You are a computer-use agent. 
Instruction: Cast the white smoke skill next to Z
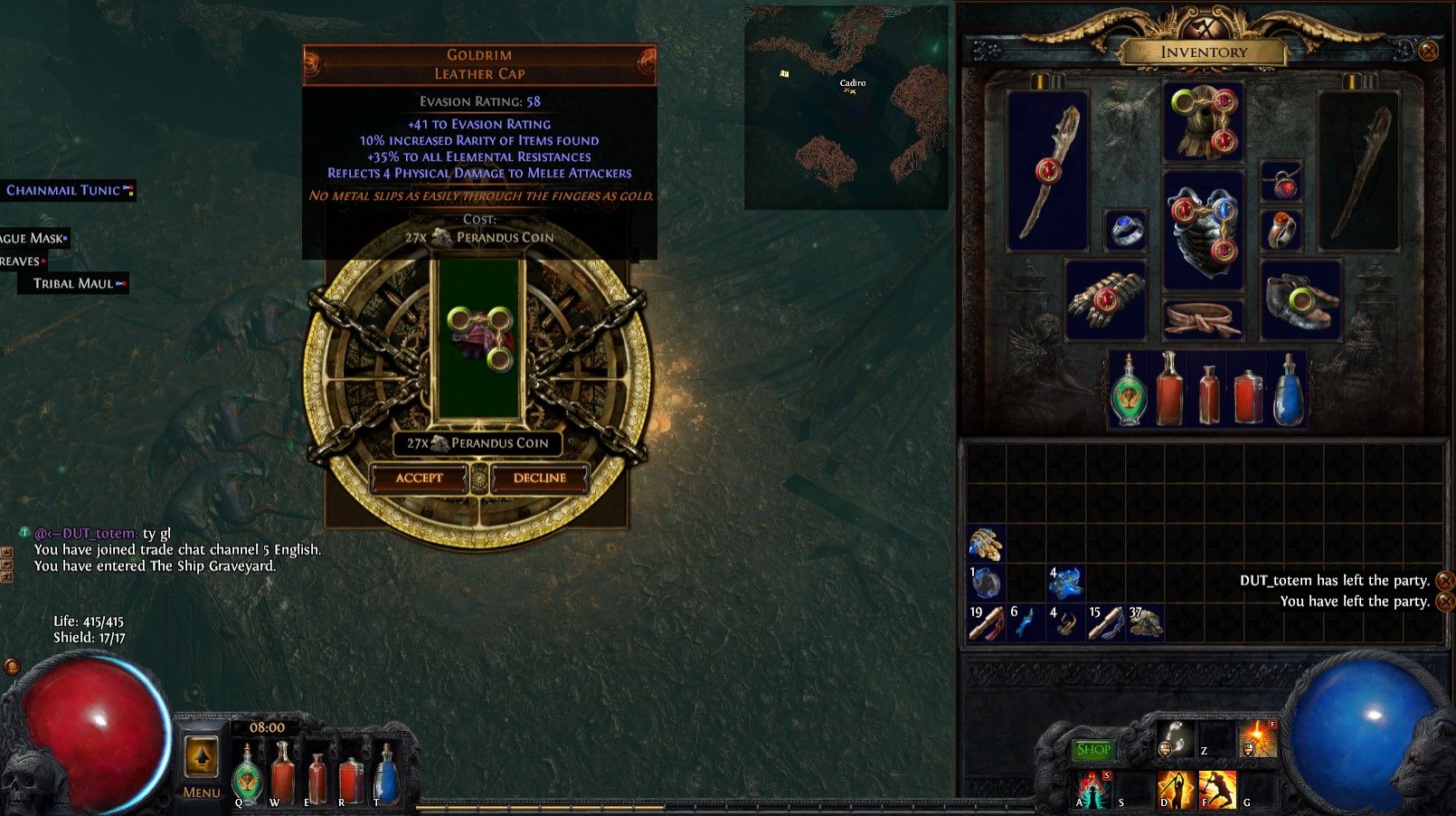coord(1175,738)
